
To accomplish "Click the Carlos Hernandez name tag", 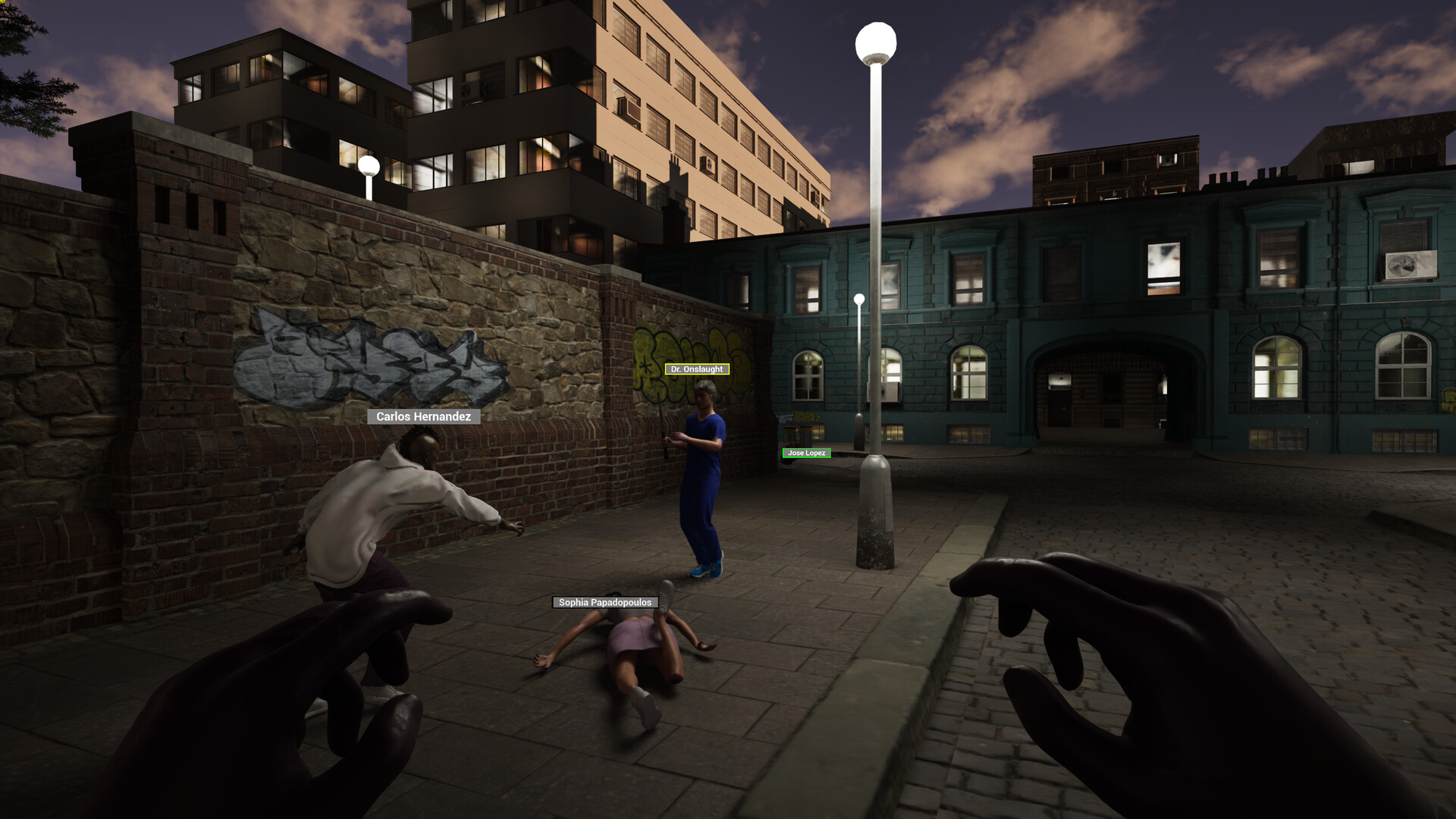I will [424, 416].
